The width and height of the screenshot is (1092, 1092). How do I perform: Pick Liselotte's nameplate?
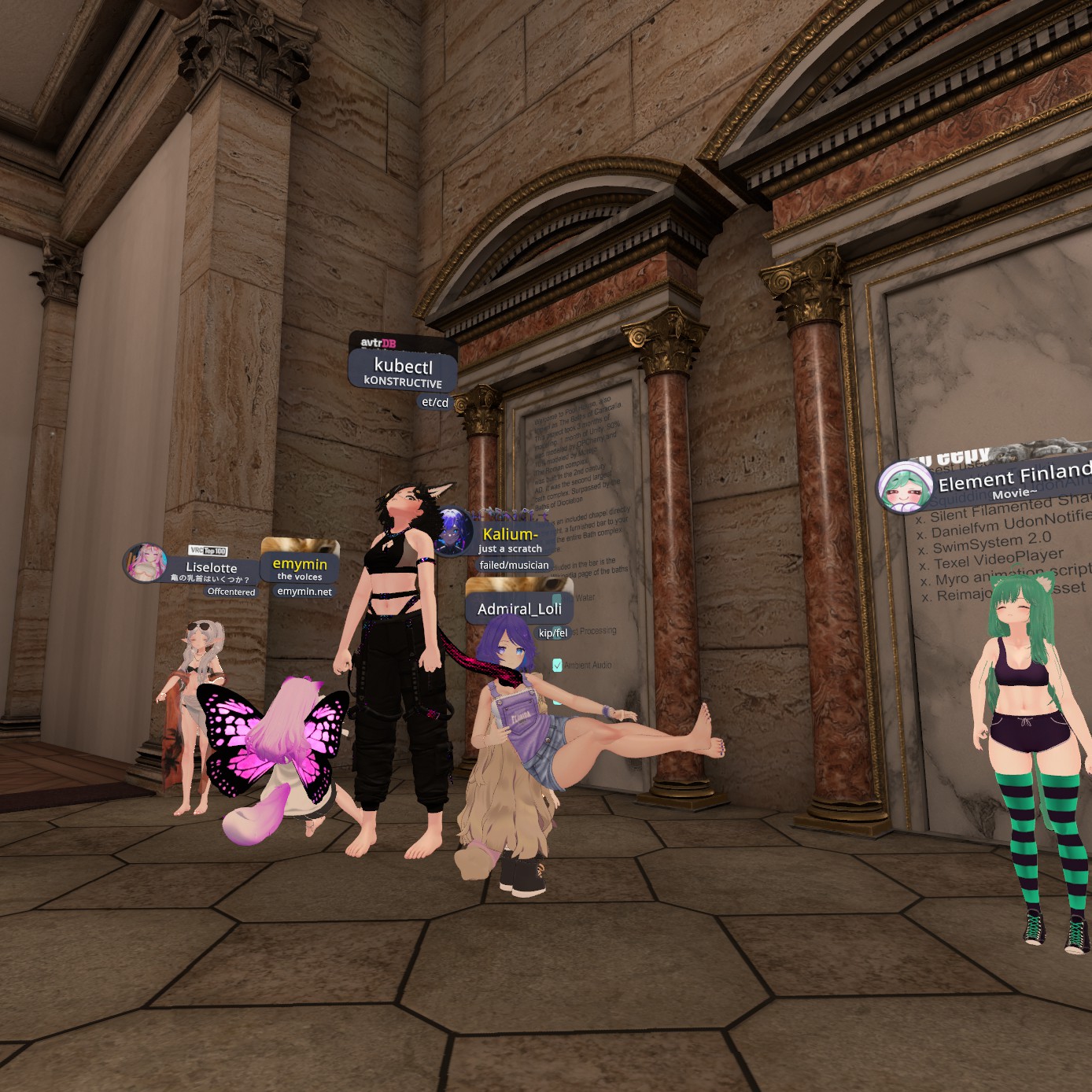tap(211, 570)
